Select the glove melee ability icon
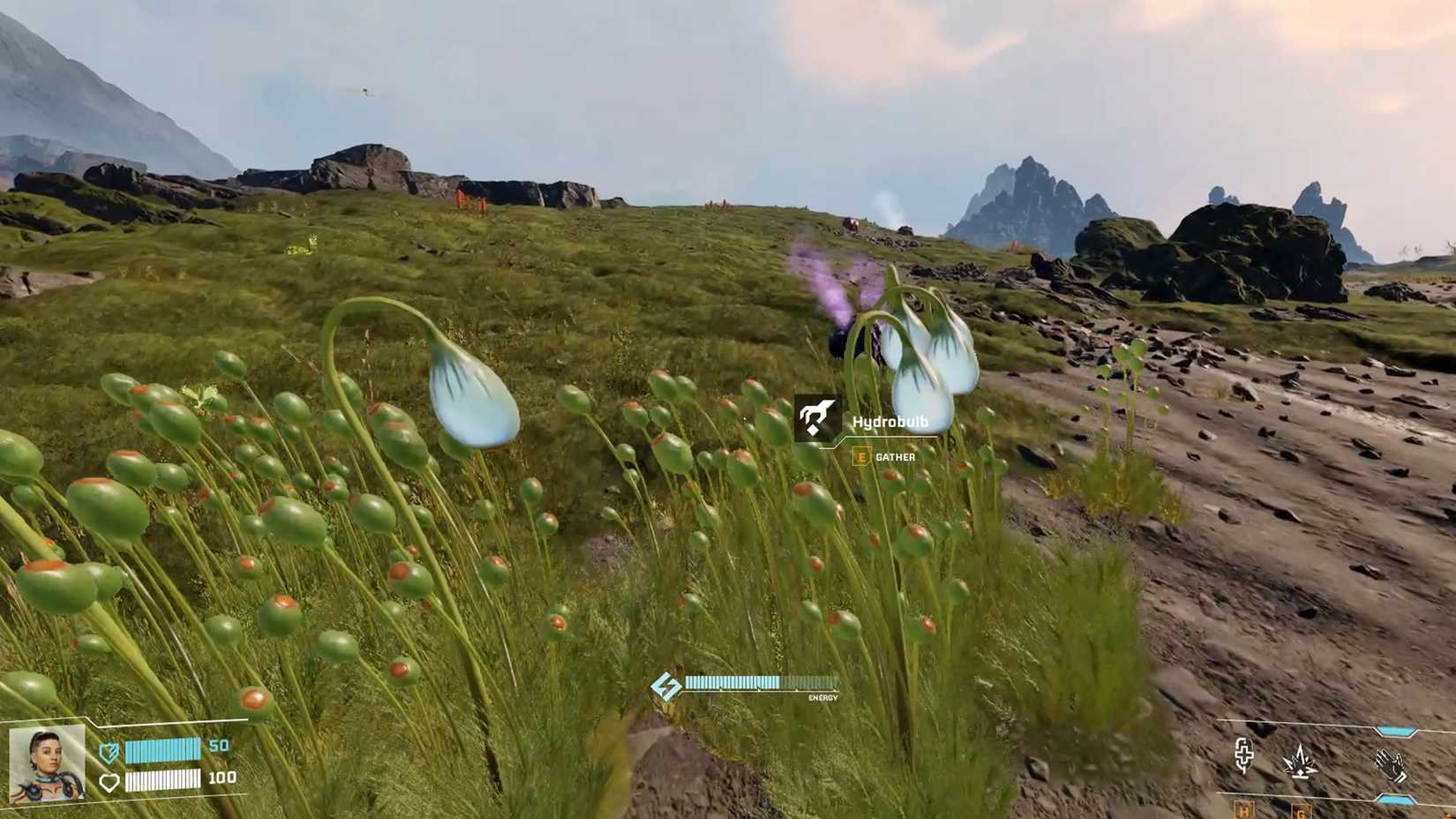The image size is (1456, 819). pos(1391,764)
